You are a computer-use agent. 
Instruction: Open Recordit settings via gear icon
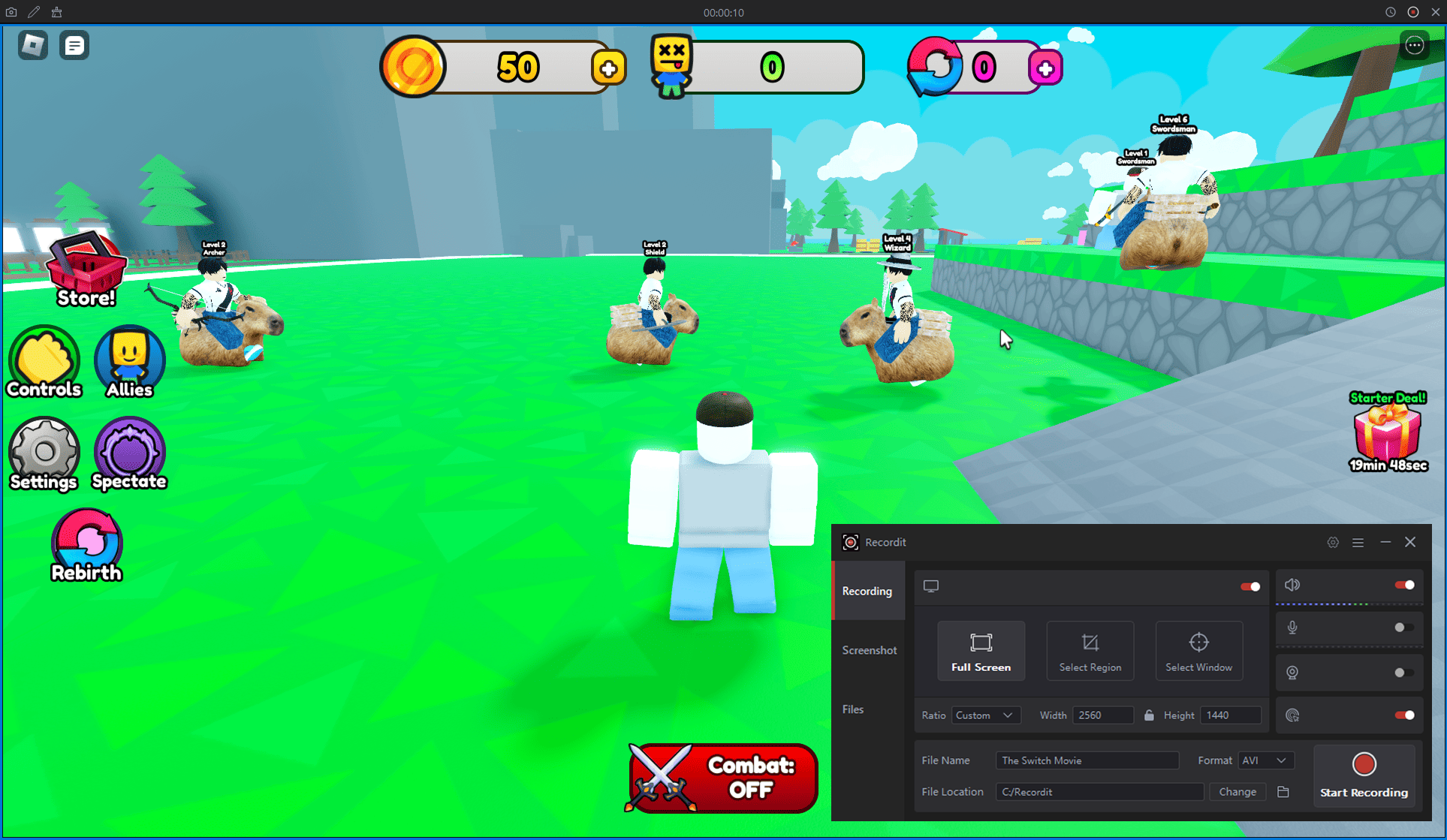[1333, 542]
